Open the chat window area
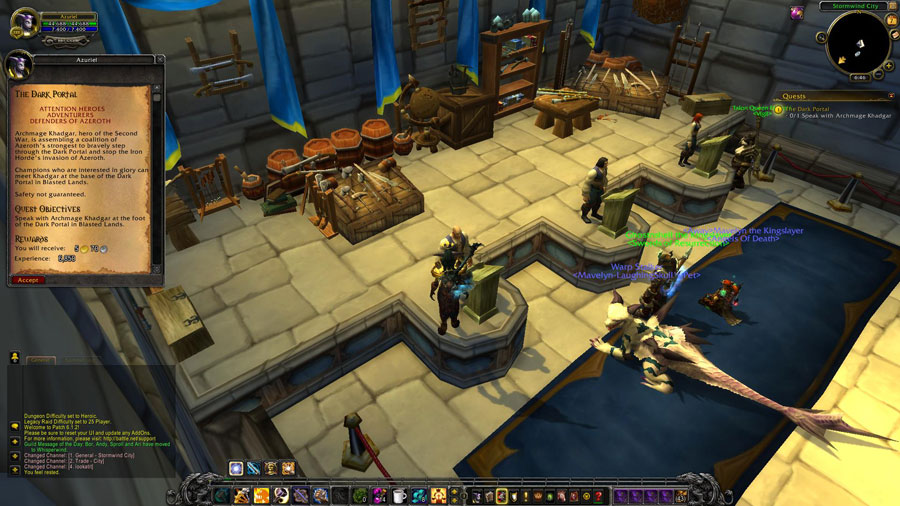The image size is (900, 506). point(90,420)
